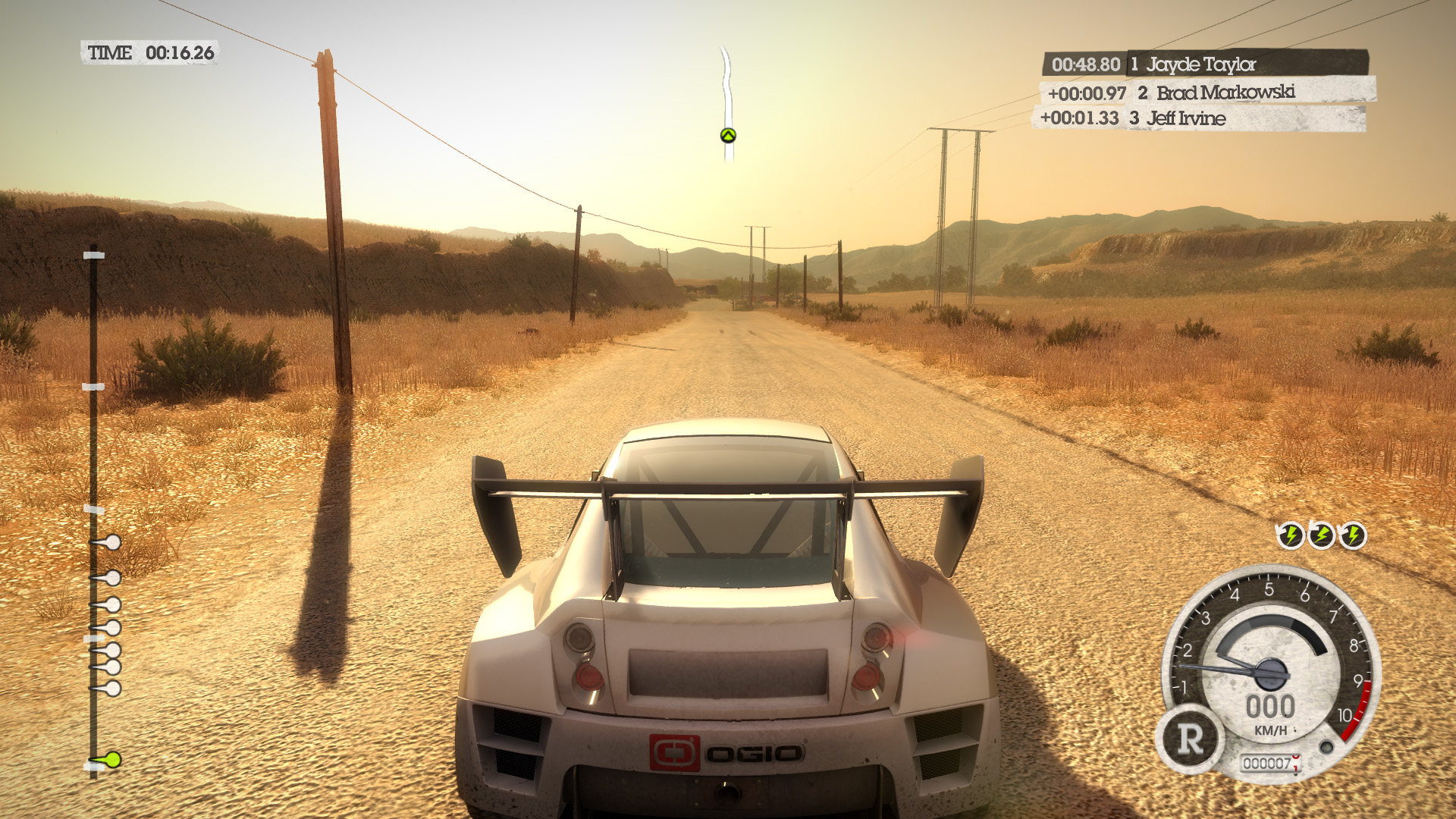Click the green arrow marker on the route map
The height and width of the screenshot is (819, 1456).
pyautogui.click(x=728, y=136)
